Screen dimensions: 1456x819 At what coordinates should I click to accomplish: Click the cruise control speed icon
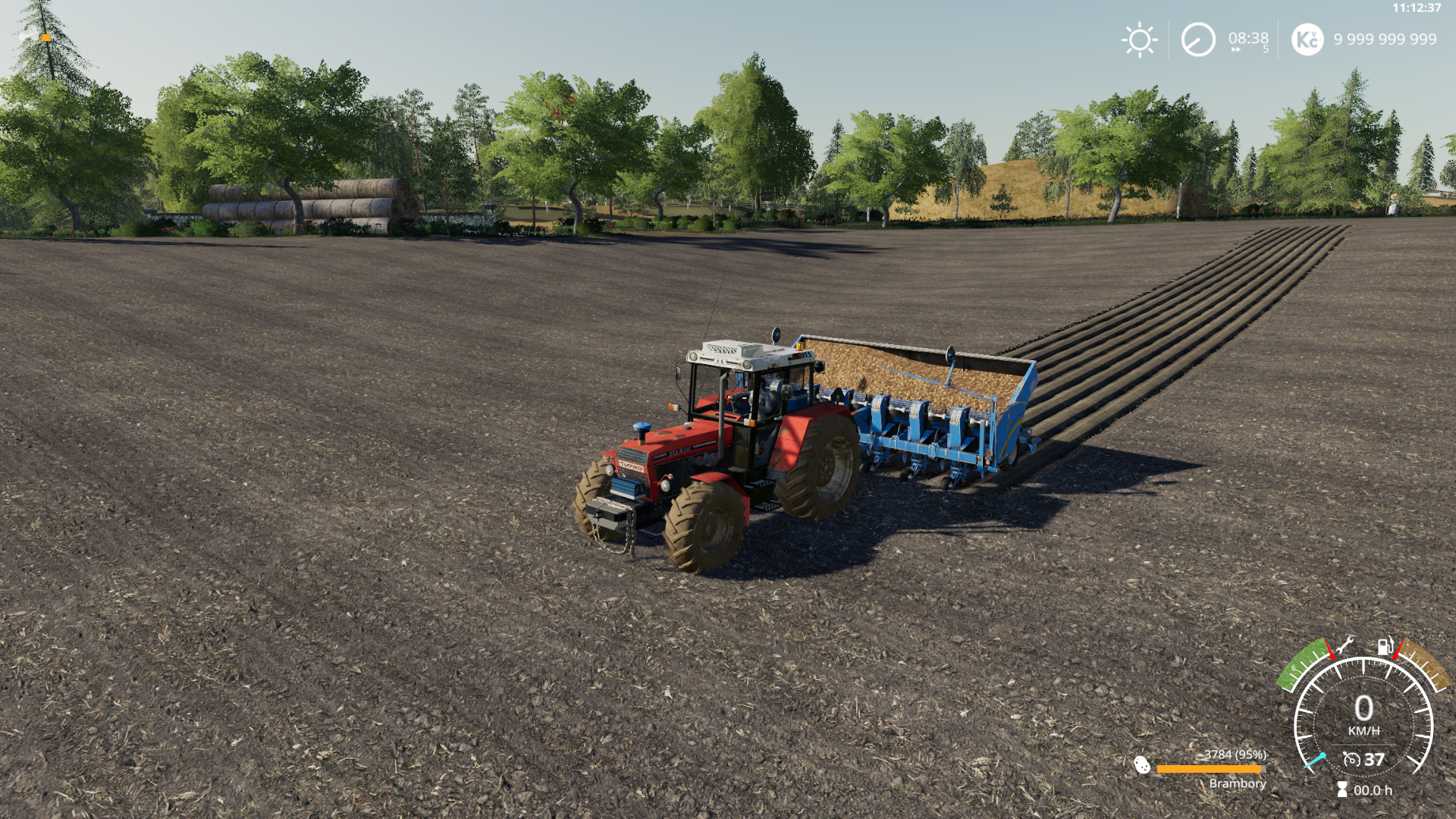[1351, 759]
